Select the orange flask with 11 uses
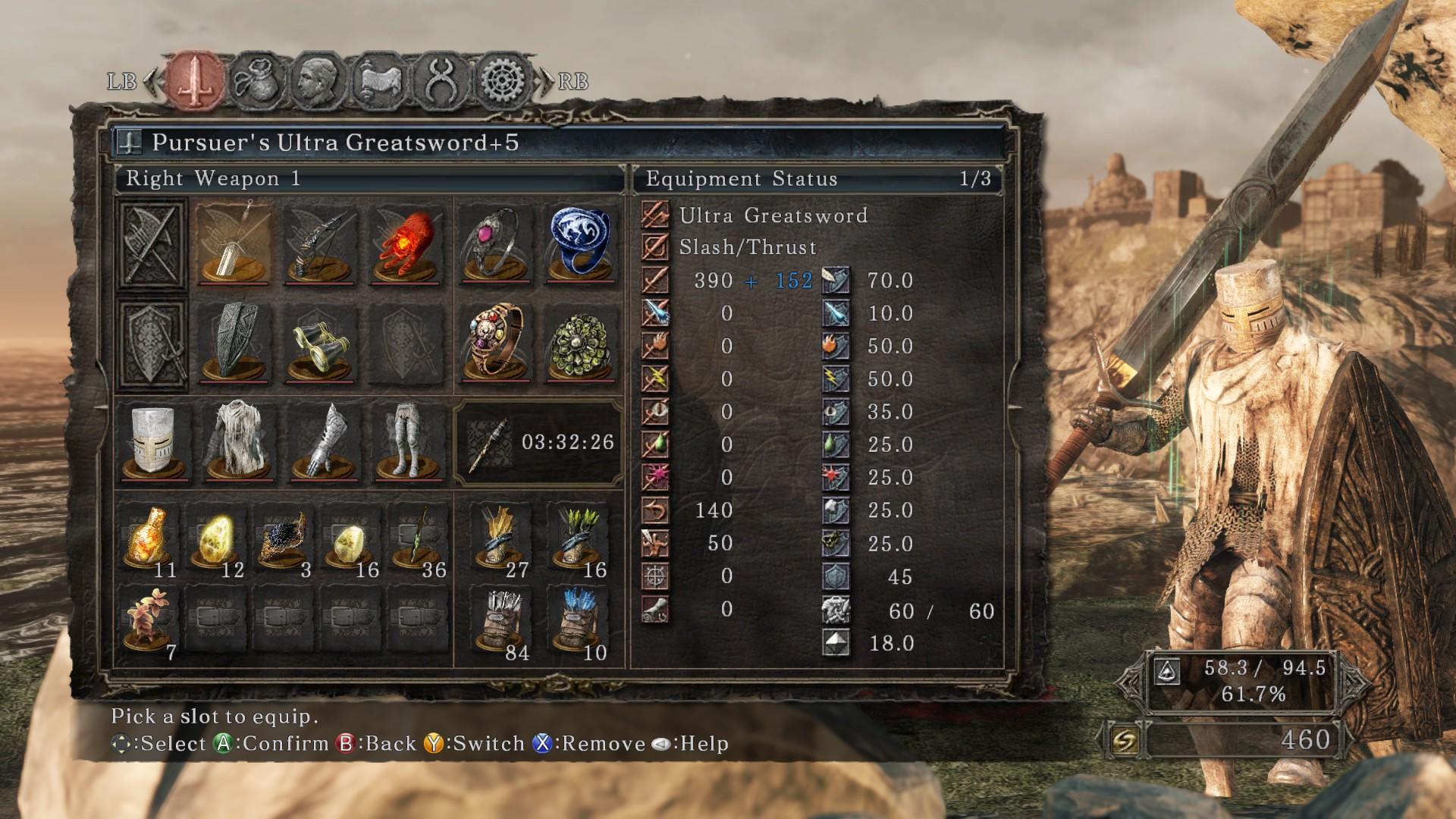 [149, 538]
